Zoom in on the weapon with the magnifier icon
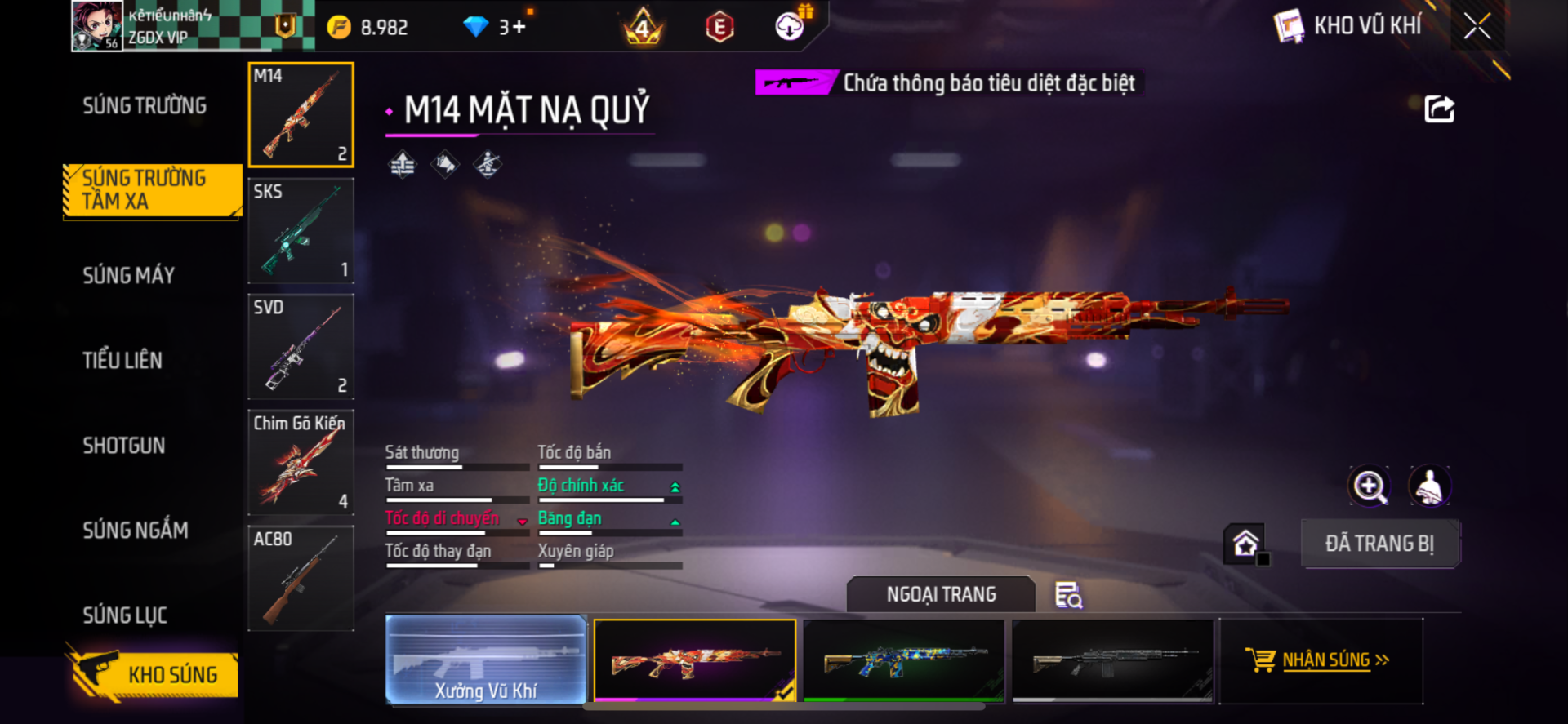The width and height of the screenshot is (1568, 724). click(1369, 486)
